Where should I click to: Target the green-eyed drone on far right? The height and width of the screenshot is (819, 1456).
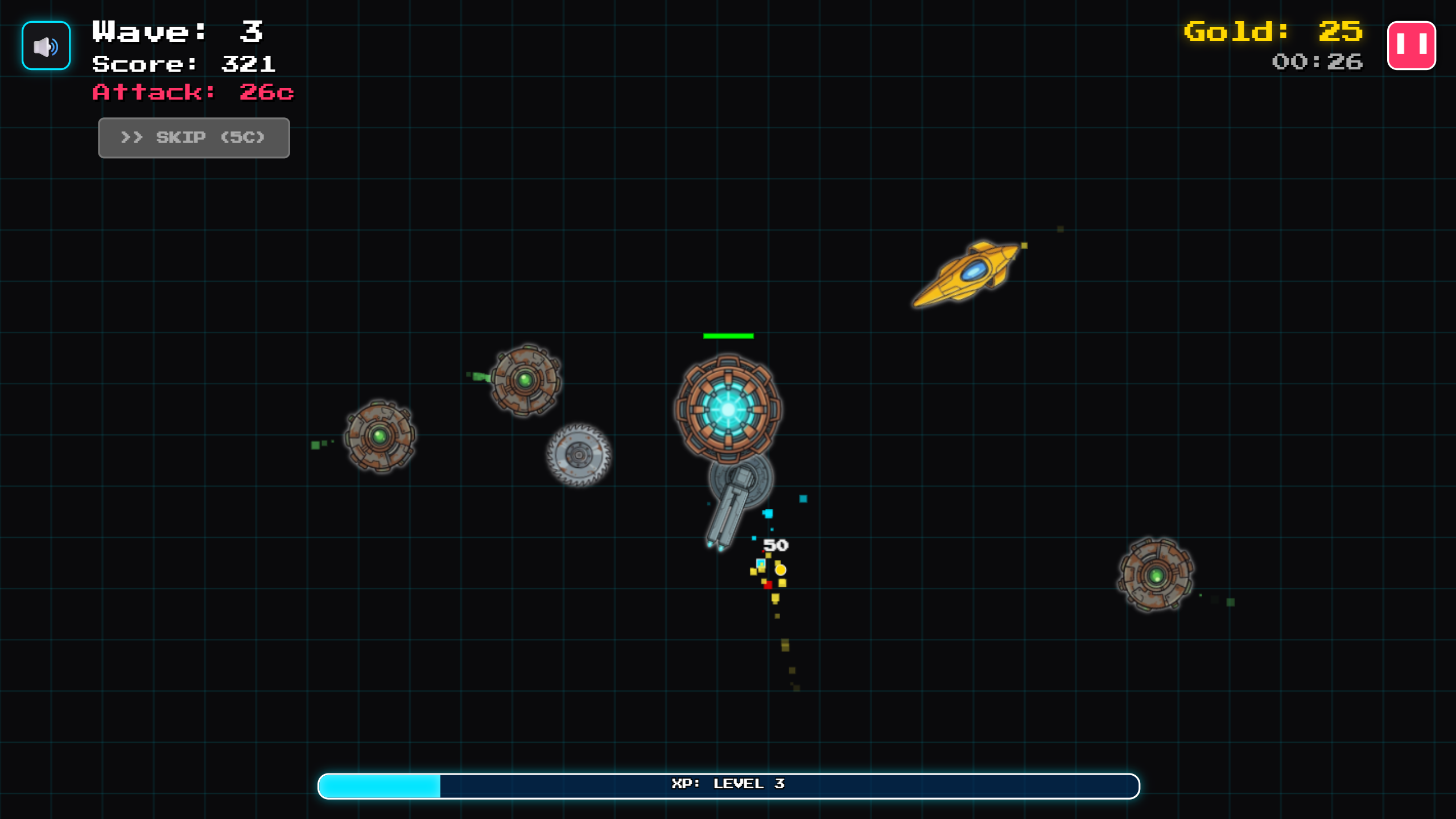1157,575
